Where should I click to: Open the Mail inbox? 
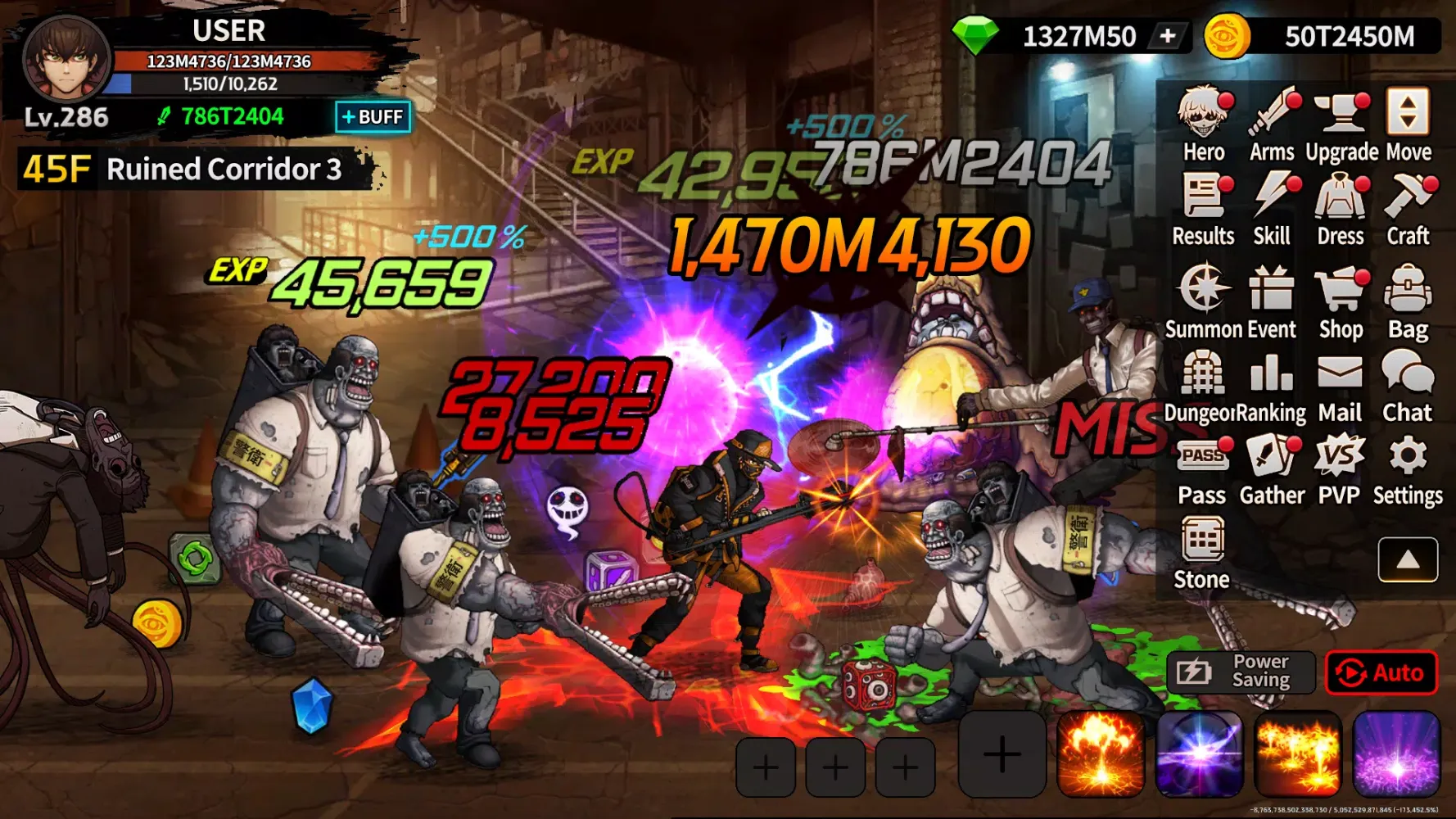[1341, 386]
